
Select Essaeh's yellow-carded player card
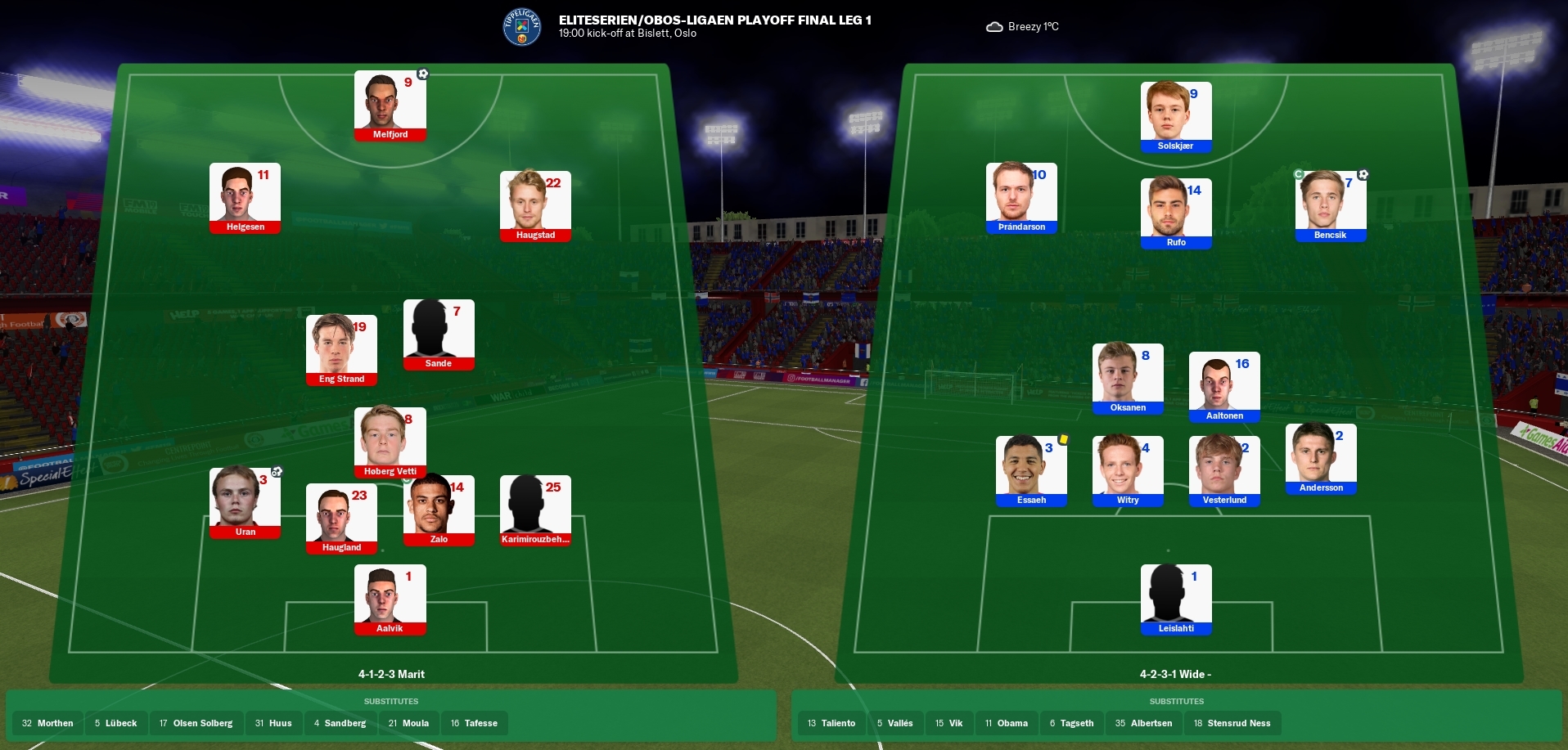click(x=1031, y=471)
